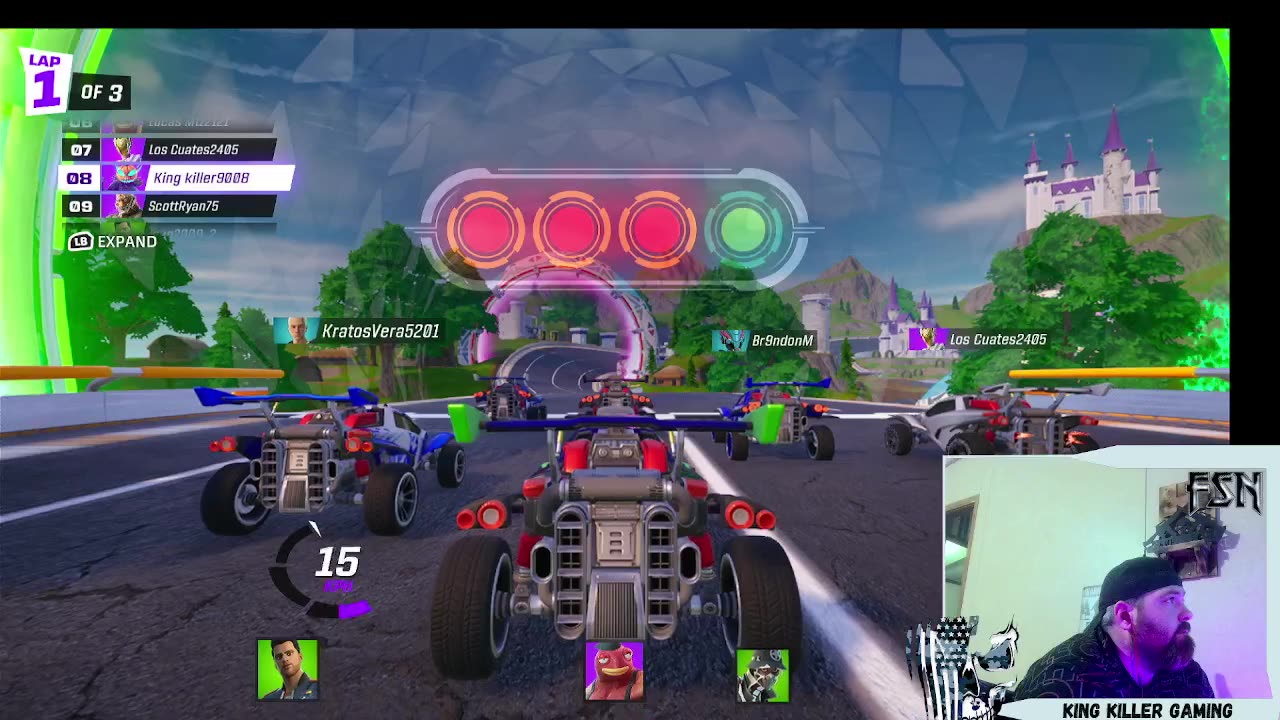Click King killer9008's pumpkin avatar icon
Viewport: 1280px width, 720px height.
[125, 178]
